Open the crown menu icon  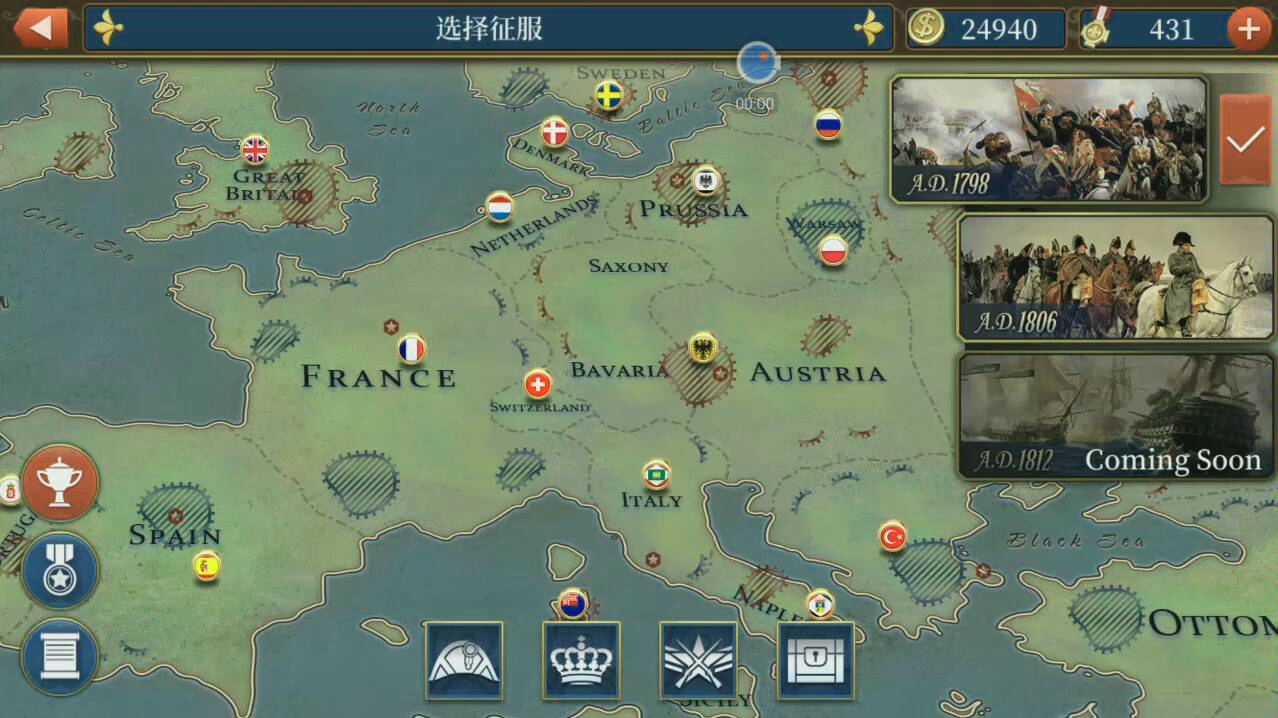click(x=581, y=660)
